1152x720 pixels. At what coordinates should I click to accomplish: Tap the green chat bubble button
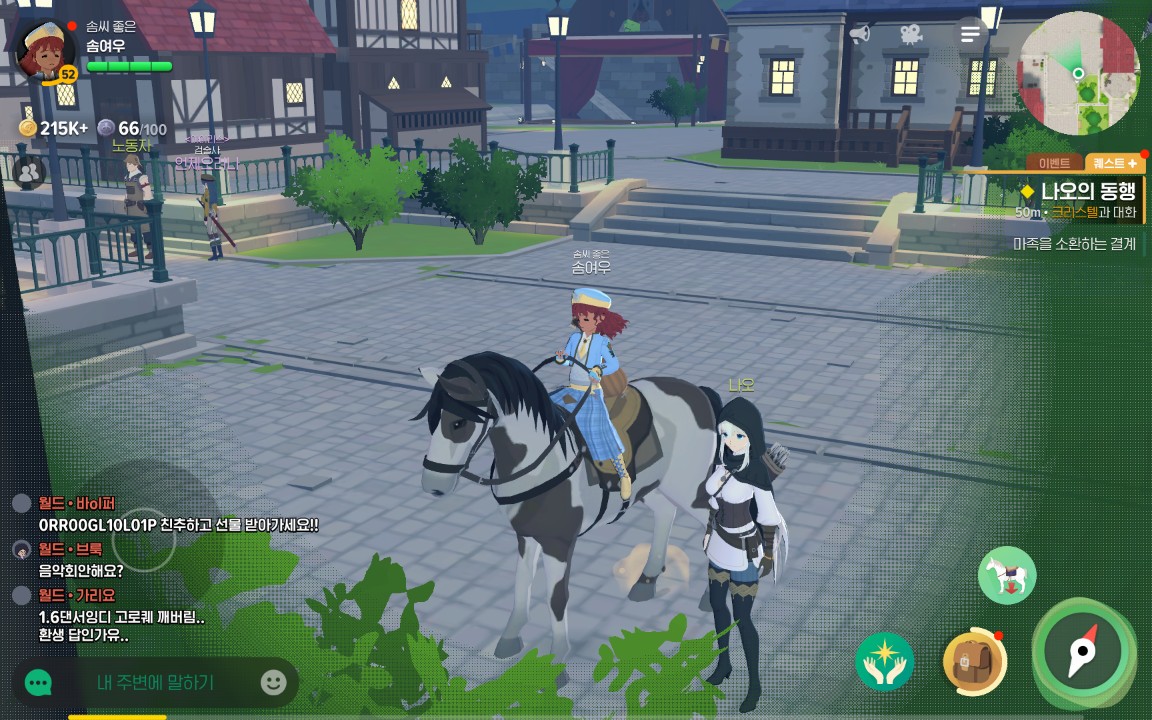click(38, 683)
